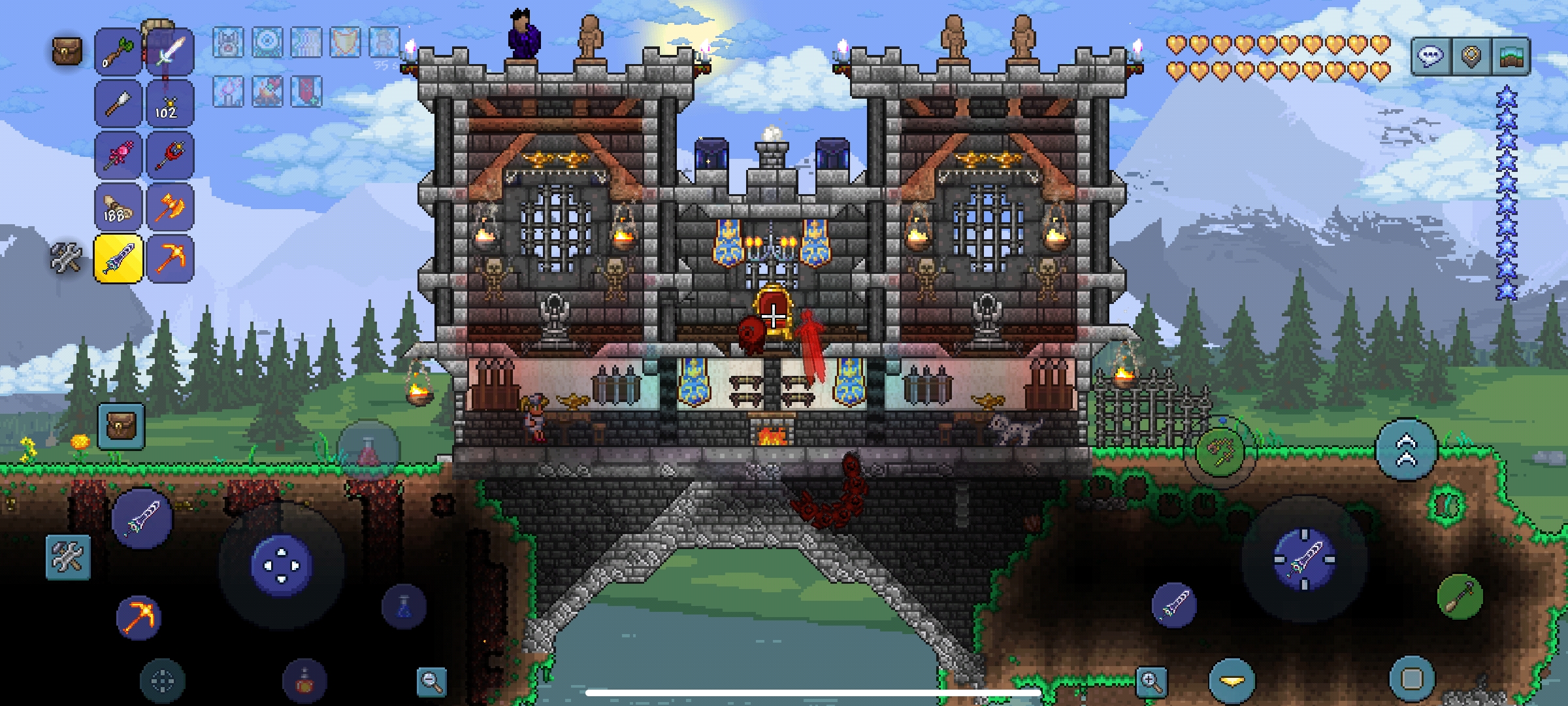This screenshot has height=706, width=1568.
Task: Select the rope coil stack of 188
Action: coord(118,207)
